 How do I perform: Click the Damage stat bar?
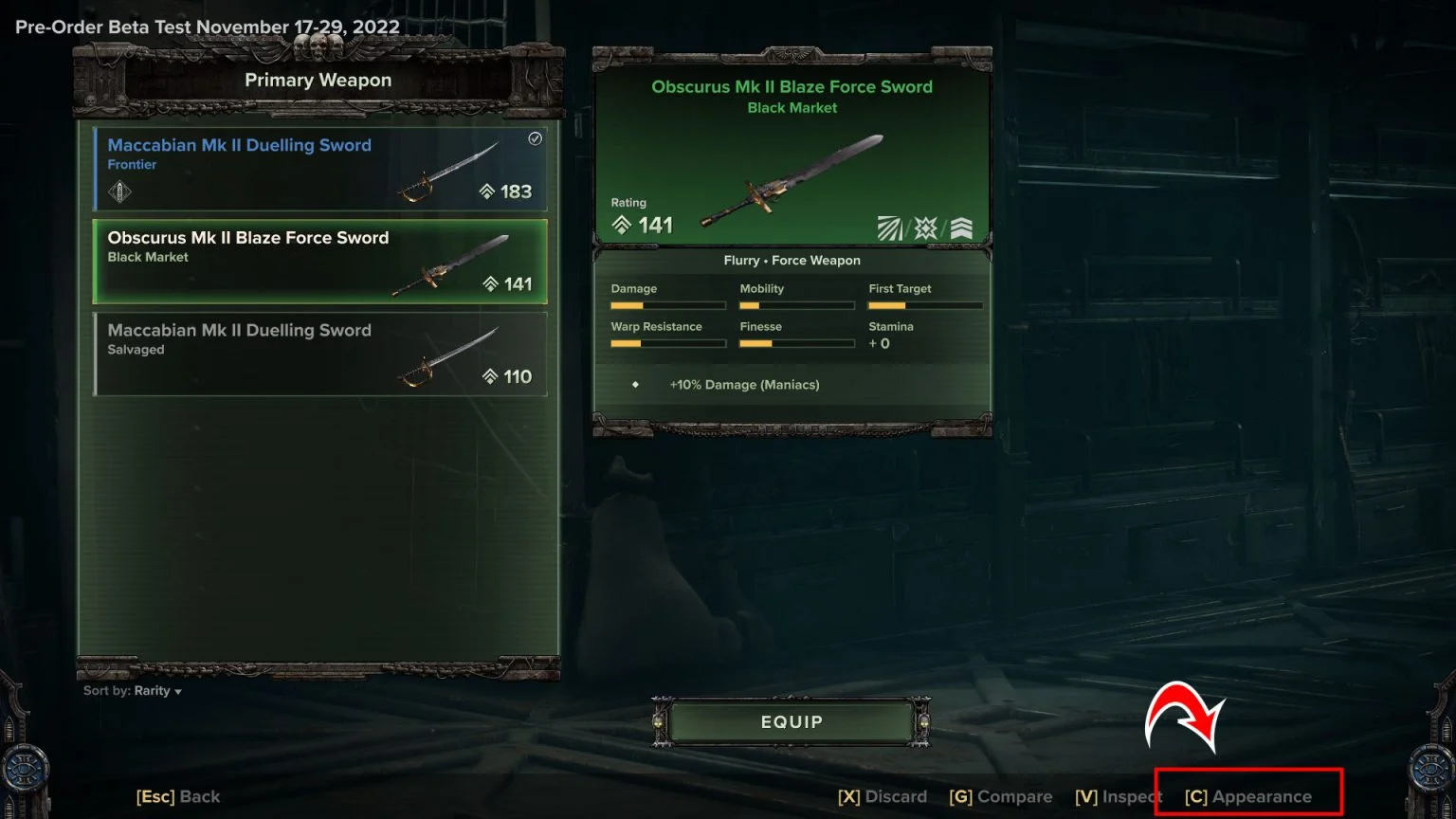[667, 305]
